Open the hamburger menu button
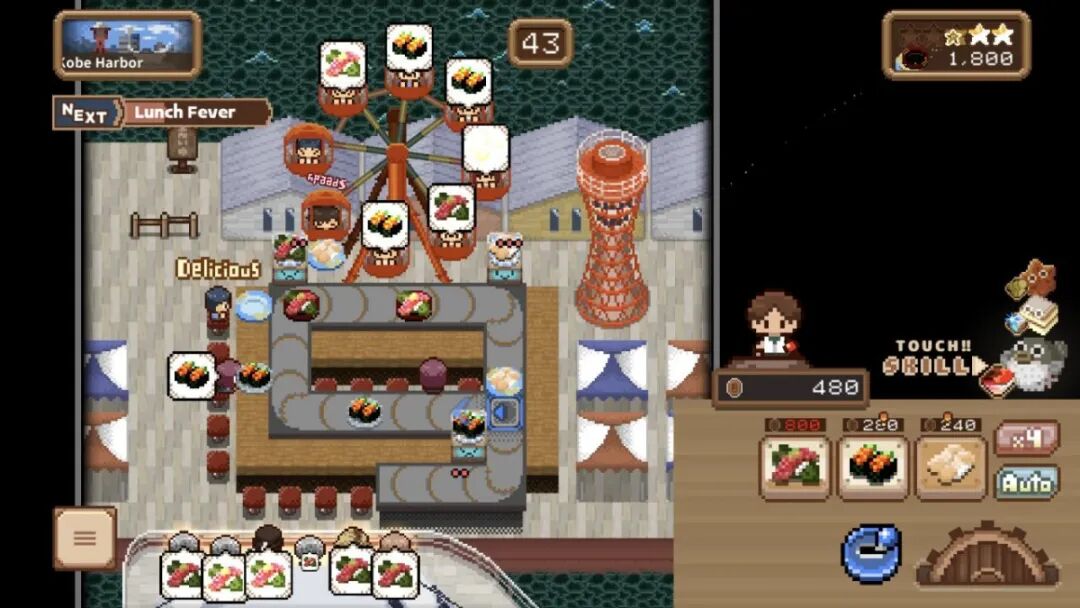 coord(85,538)
